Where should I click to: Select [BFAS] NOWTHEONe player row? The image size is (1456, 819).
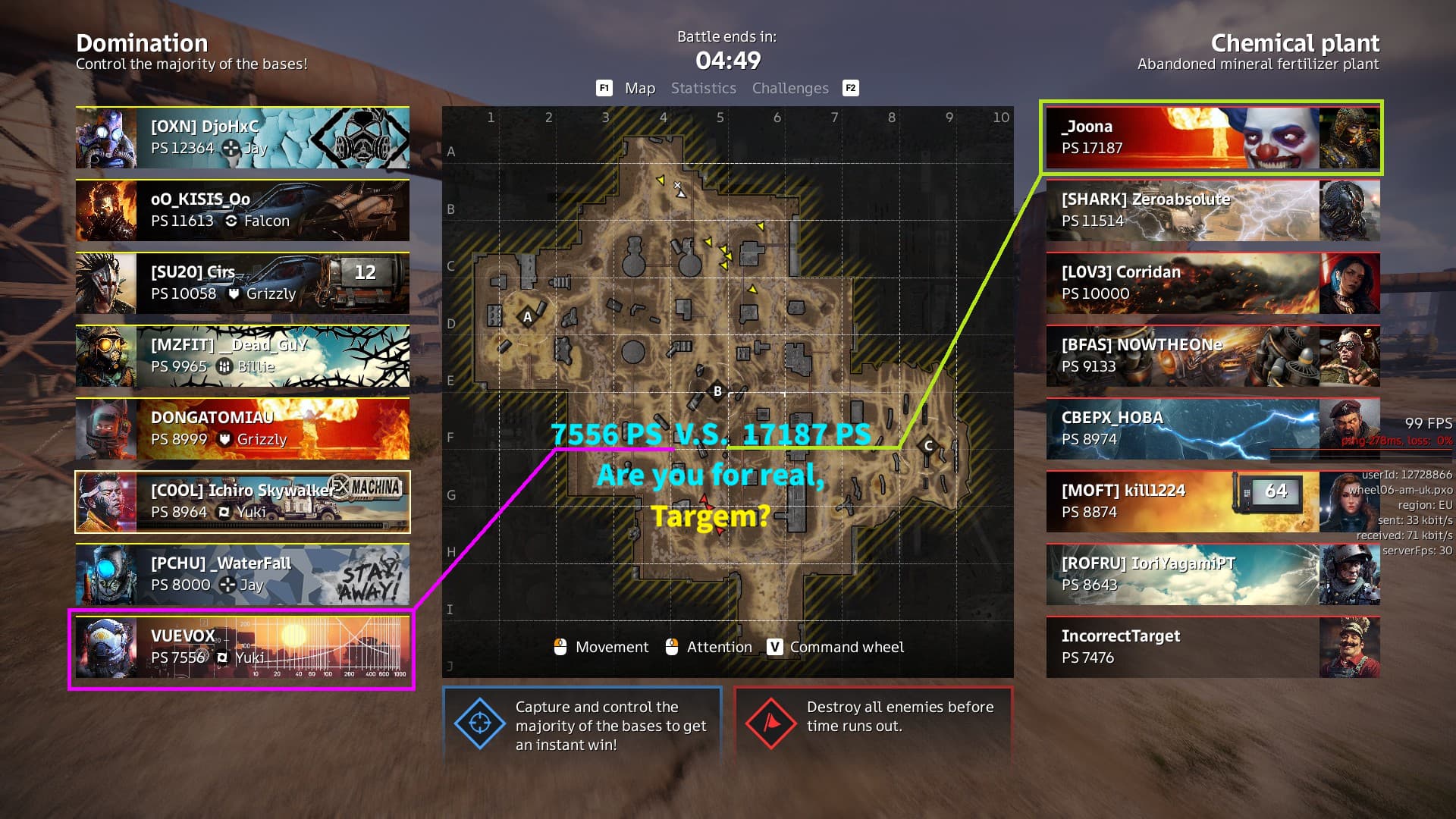pos(1212,356)
